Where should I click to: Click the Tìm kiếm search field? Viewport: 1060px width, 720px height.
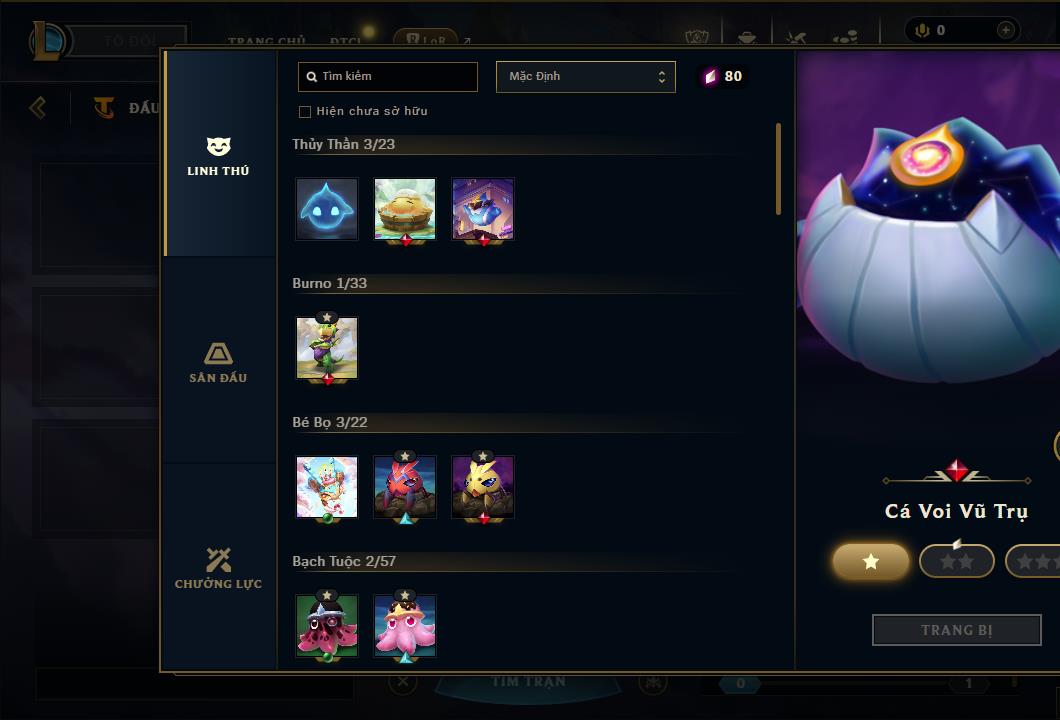pyautogui.click(x=388, y=77)
